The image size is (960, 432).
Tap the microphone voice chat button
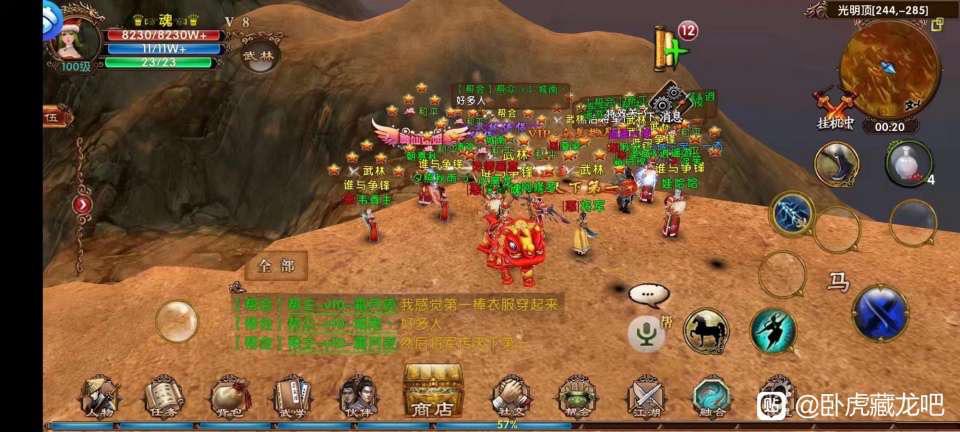647,333
